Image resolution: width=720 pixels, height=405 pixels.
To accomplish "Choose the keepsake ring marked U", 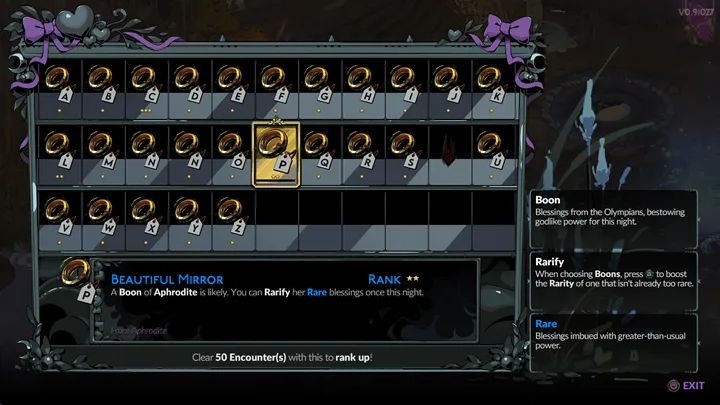I will click(490, 150).
